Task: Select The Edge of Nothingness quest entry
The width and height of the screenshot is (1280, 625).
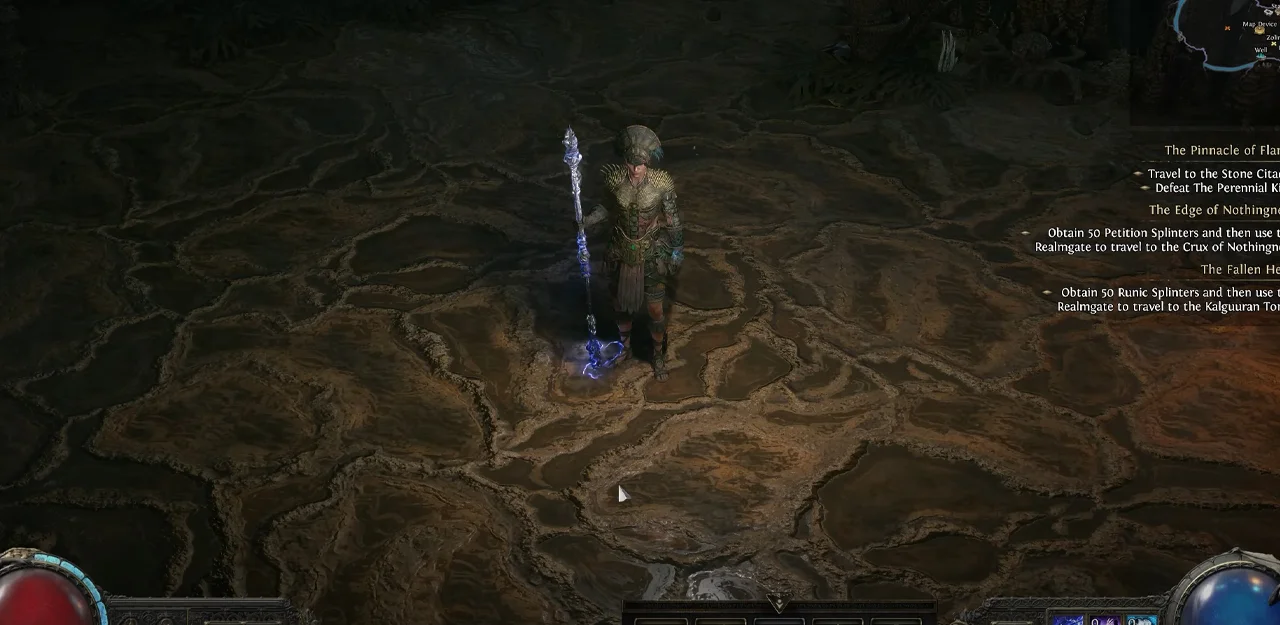Action: point(1214,210)
